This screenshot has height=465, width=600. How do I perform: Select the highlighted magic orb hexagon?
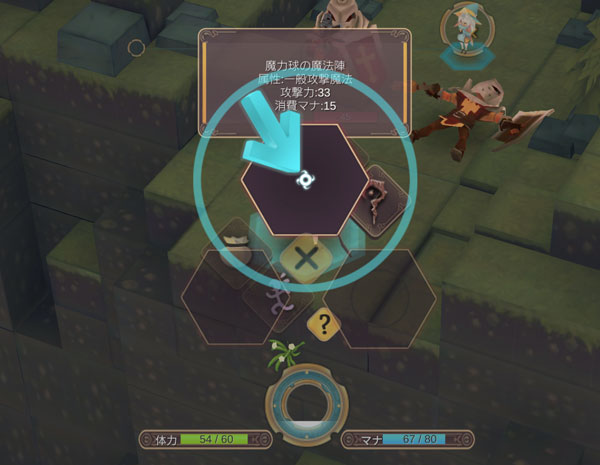pos(303,180)
